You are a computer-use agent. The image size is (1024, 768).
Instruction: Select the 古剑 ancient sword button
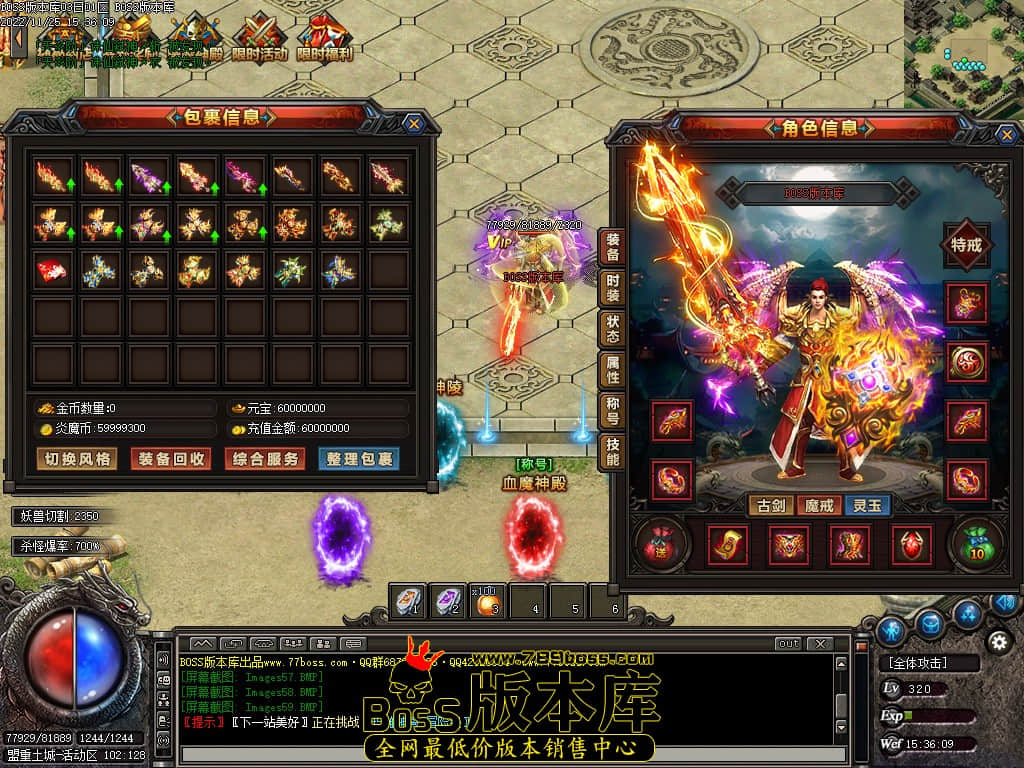click(x=770, y=505)
